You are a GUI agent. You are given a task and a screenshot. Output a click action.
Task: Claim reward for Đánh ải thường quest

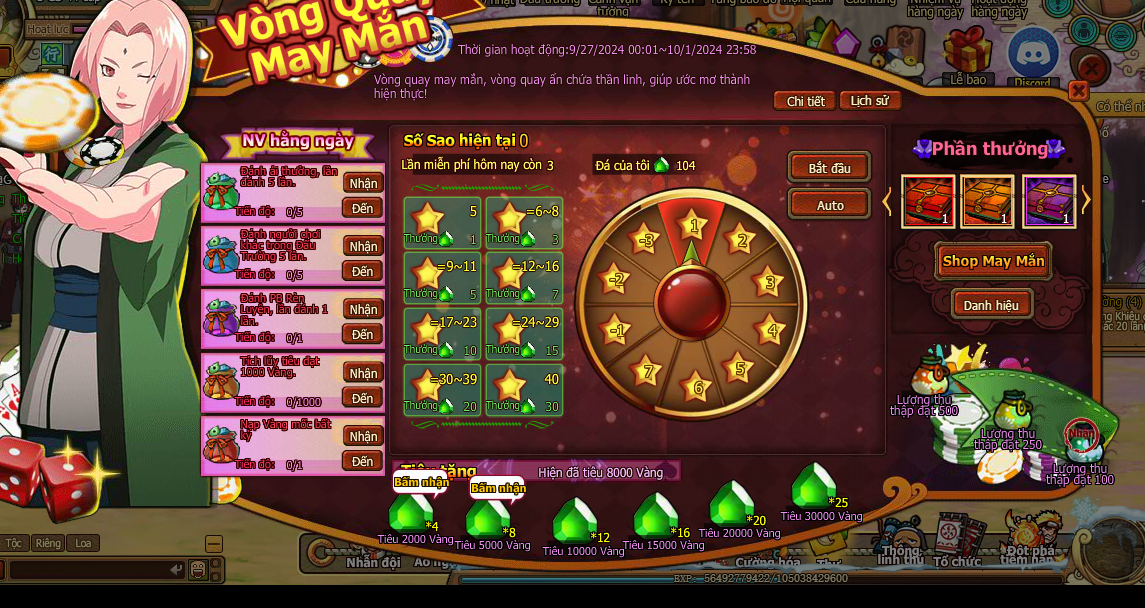363,183
